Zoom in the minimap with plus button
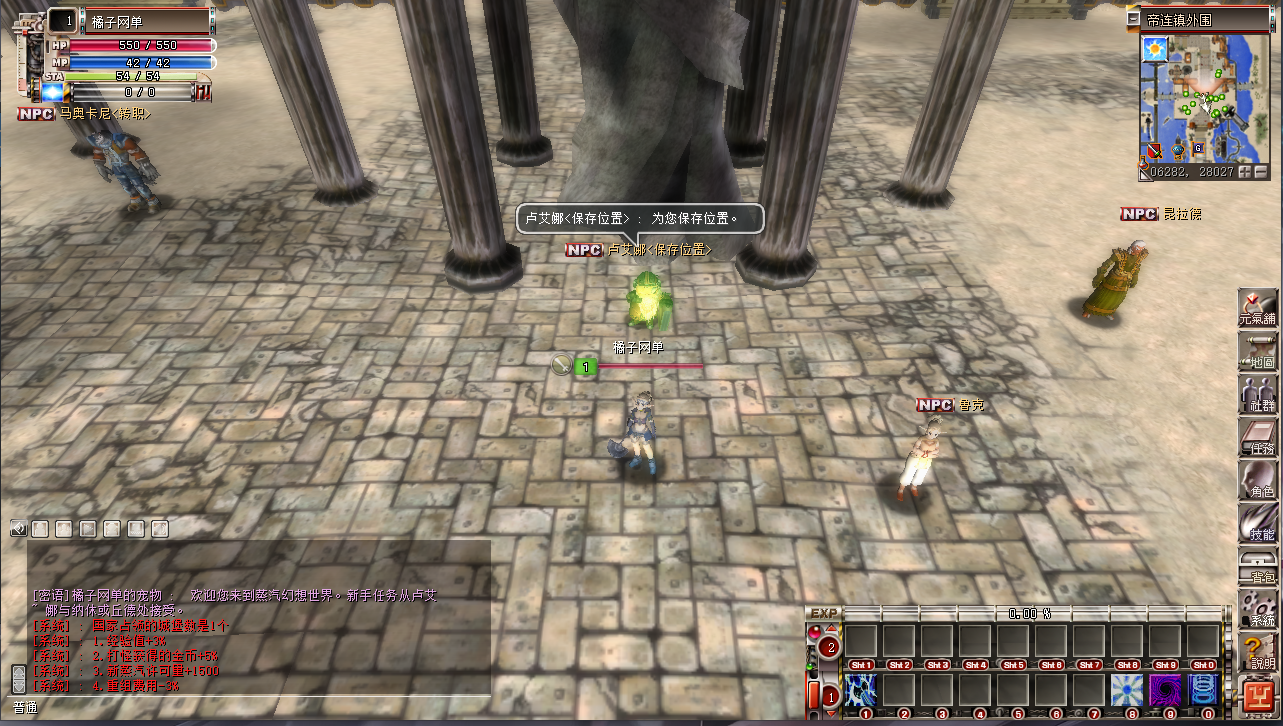Image resolution: width=1283 pixels, height=726 pixels. pyautogui.click(x=1246, y=172)
